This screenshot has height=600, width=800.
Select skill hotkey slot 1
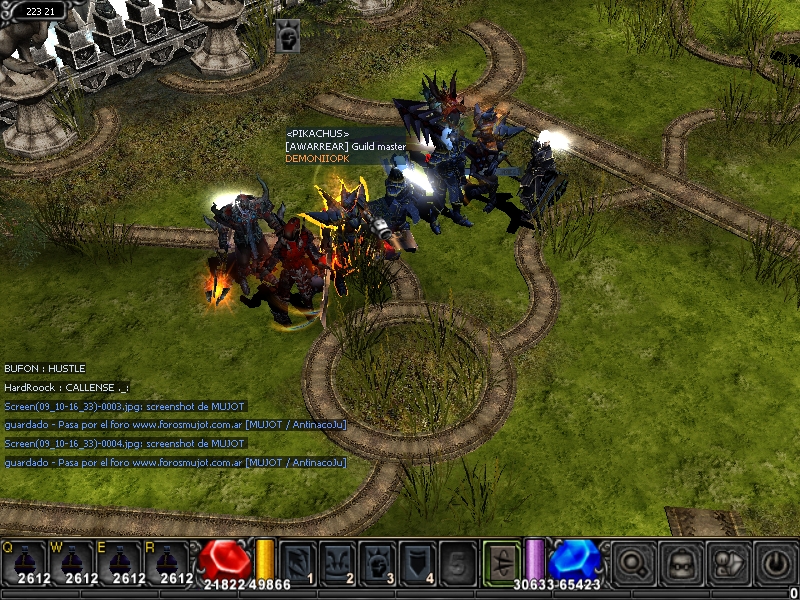pyautogui.click(x=298, y=562)
